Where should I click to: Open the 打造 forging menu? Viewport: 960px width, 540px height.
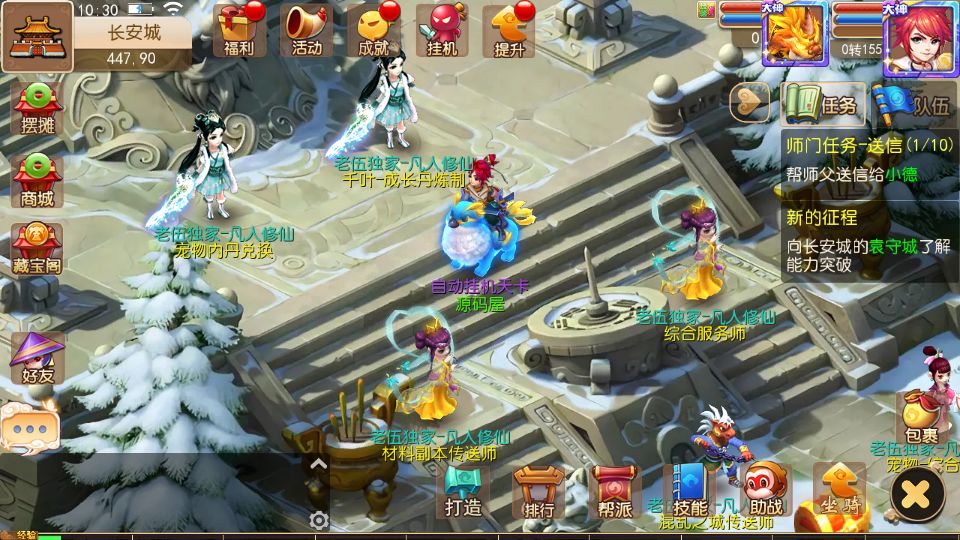[x=464, y=491]
